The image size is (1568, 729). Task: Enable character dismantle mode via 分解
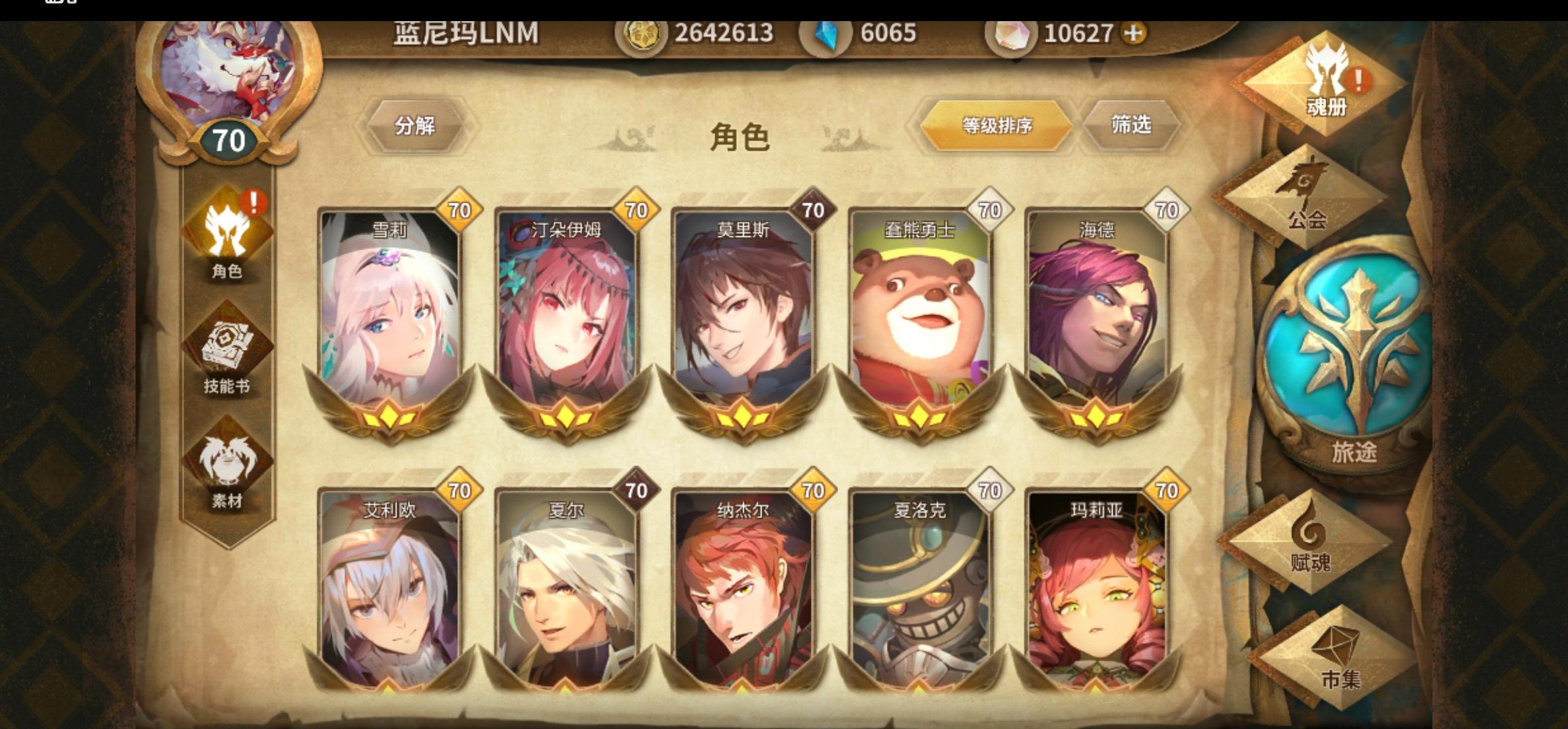point(414,125)
